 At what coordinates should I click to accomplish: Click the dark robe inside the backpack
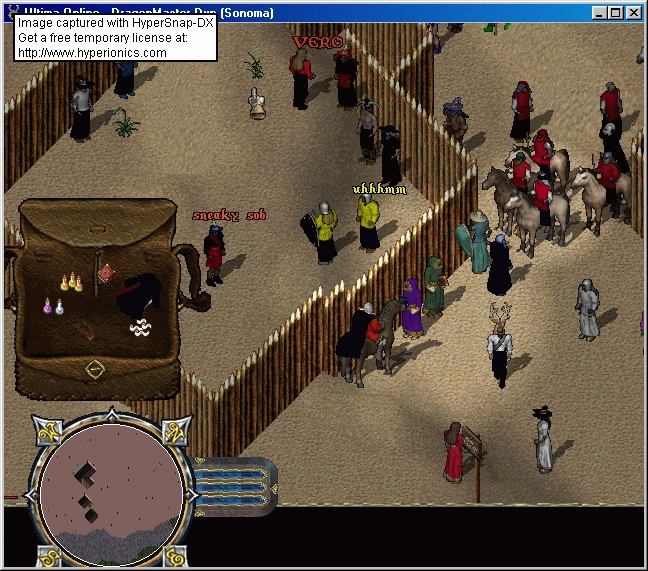coord(136,293)
